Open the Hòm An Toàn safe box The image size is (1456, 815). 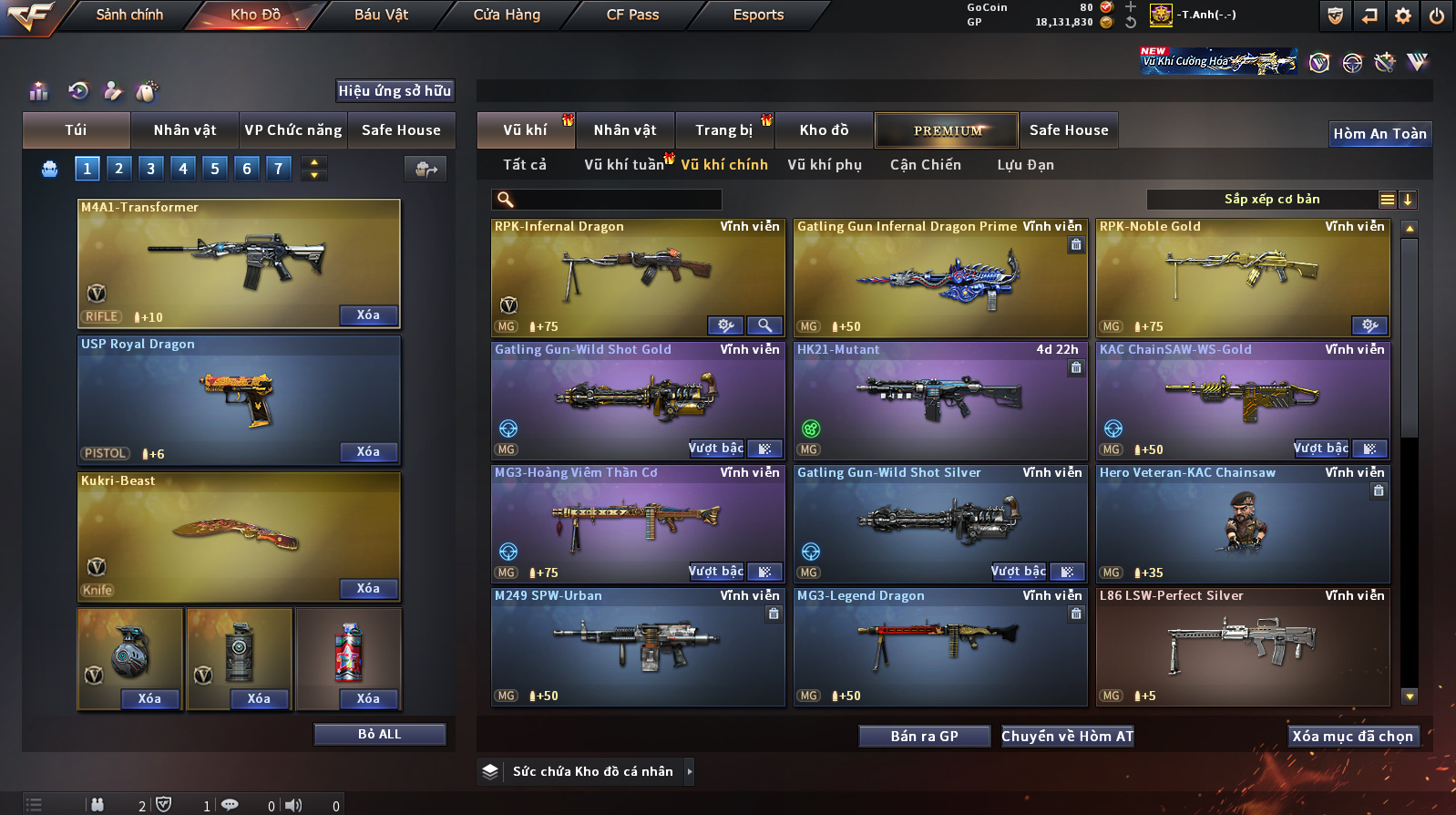click(x=1379, y=134)
